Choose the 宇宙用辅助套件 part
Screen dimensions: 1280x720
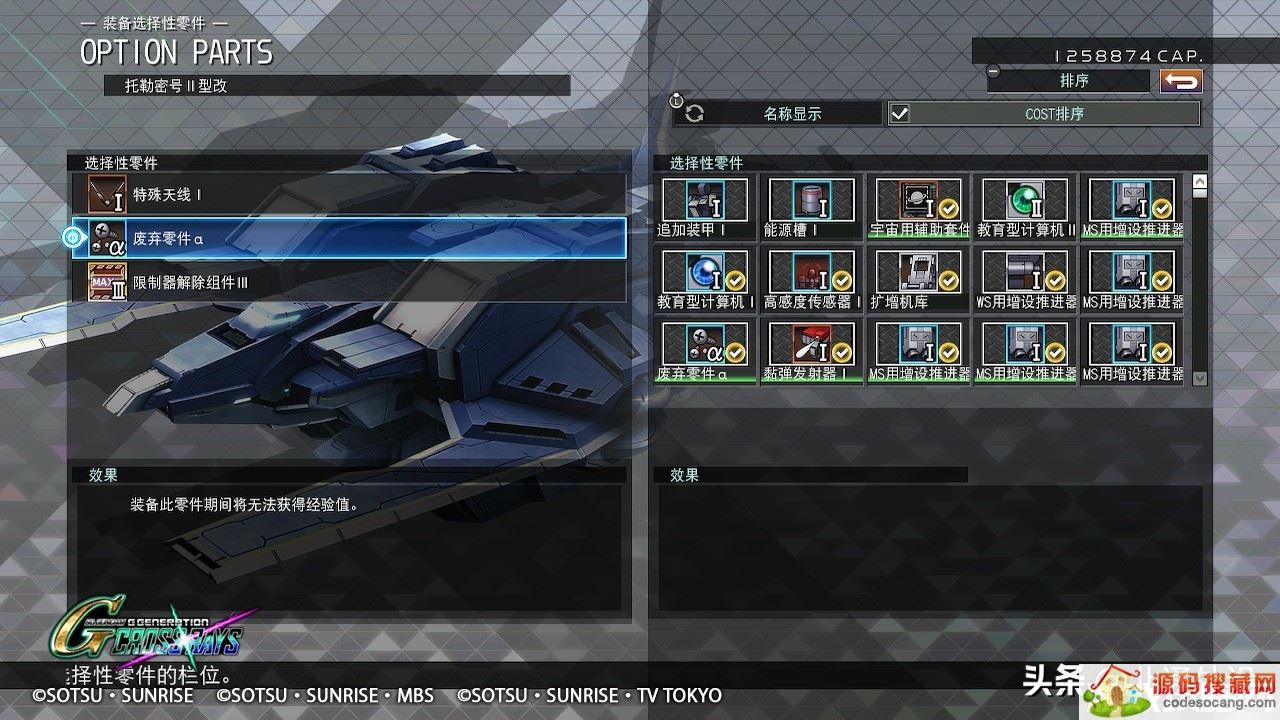[919, 207]
